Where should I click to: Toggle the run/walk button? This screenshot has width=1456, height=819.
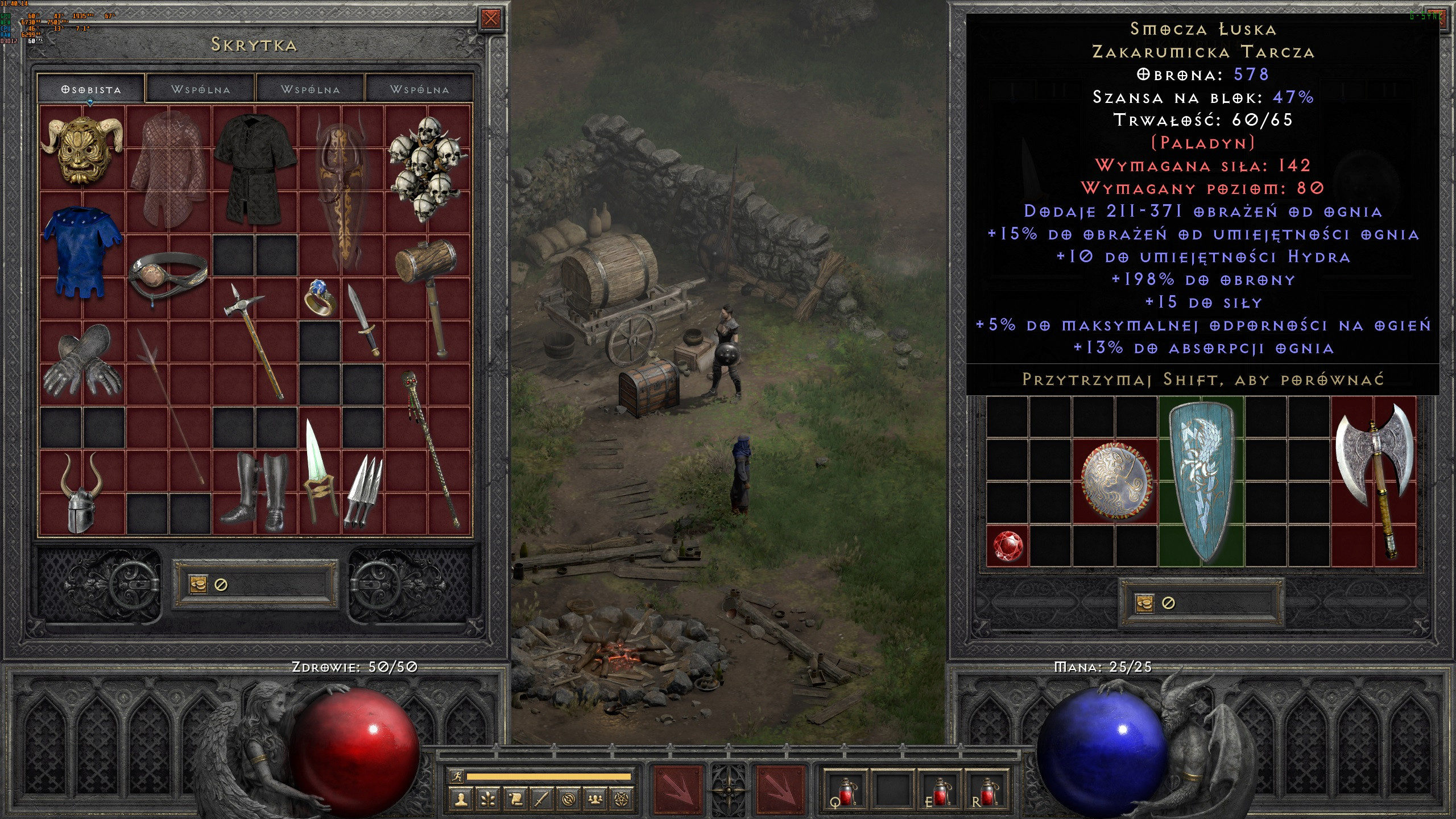(456, 776)
